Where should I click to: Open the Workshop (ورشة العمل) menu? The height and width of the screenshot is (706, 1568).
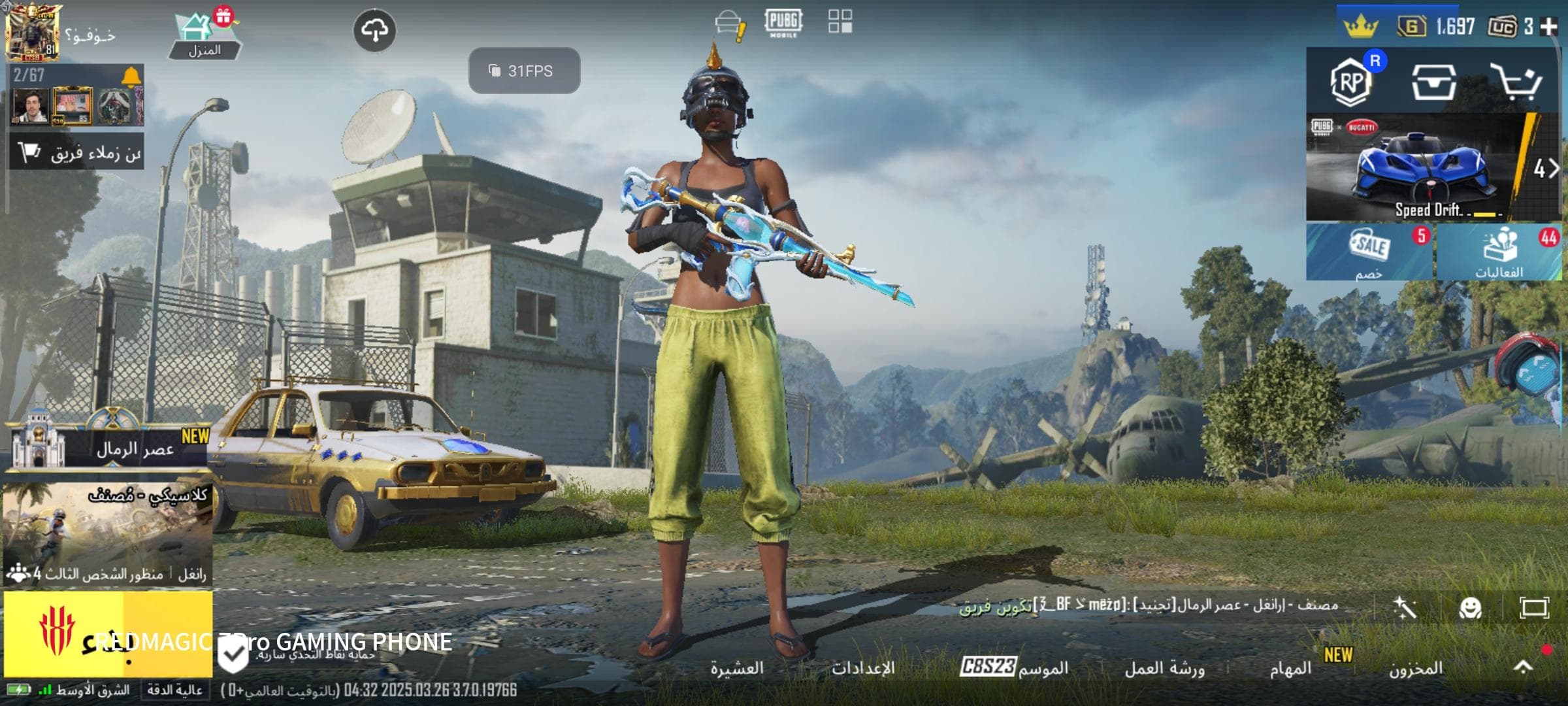point(1164,668)
